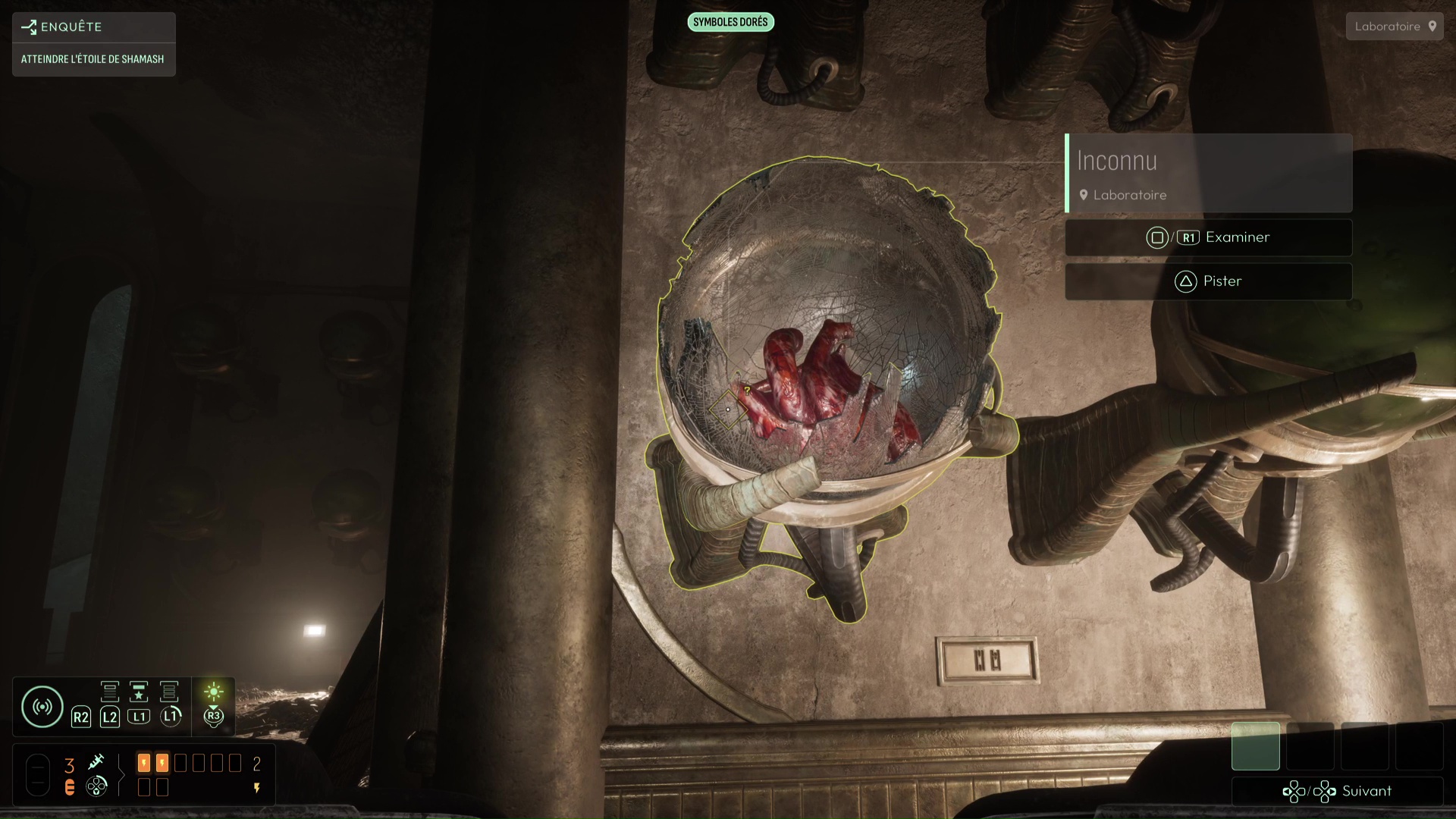This screenshot has width=1456, height=819.
Task: Click the star-marked scan mode icon
Action: tap(139, 692)
